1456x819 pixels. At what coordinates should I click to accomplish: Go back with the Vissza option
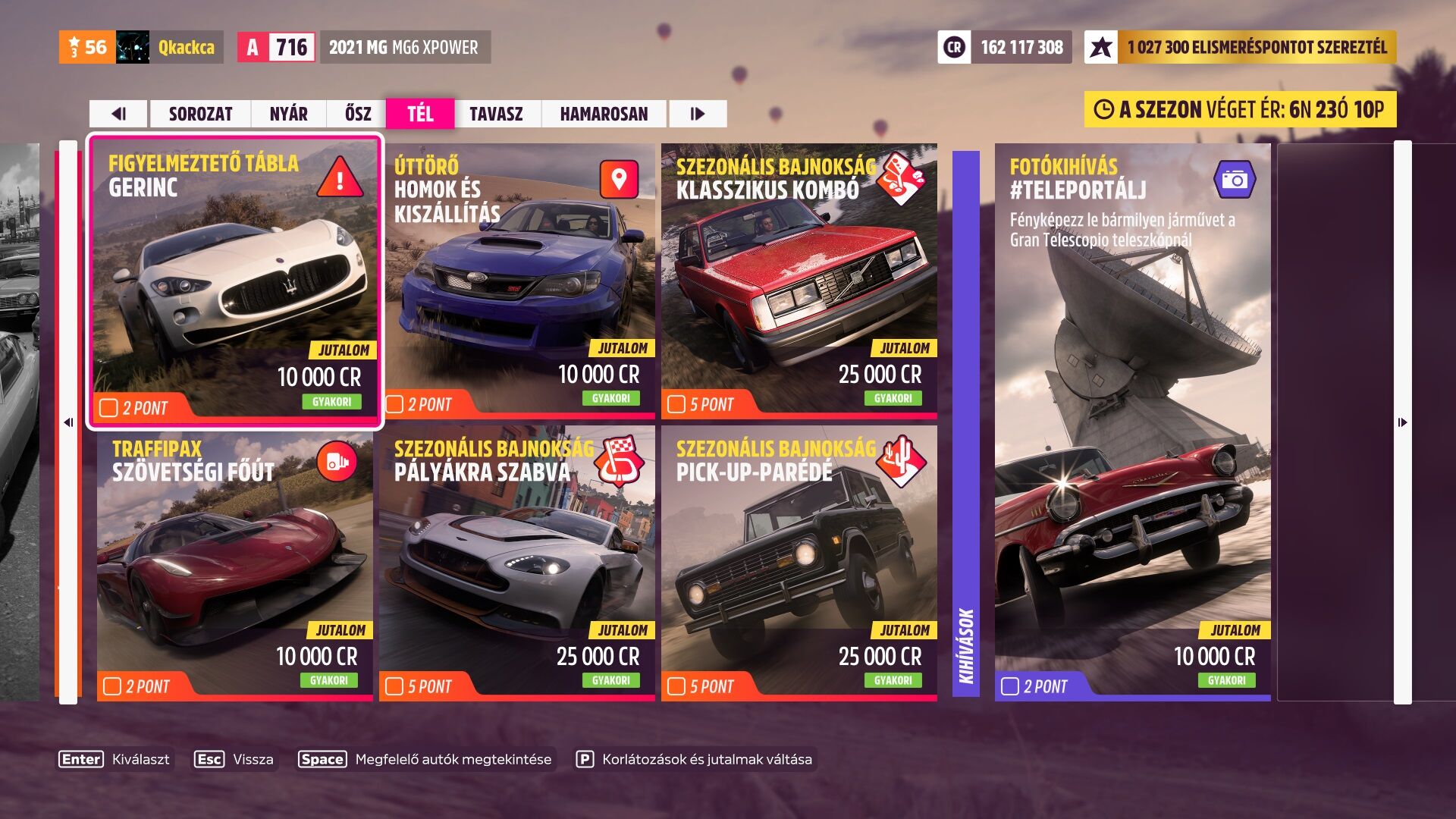tap(234, 759)
